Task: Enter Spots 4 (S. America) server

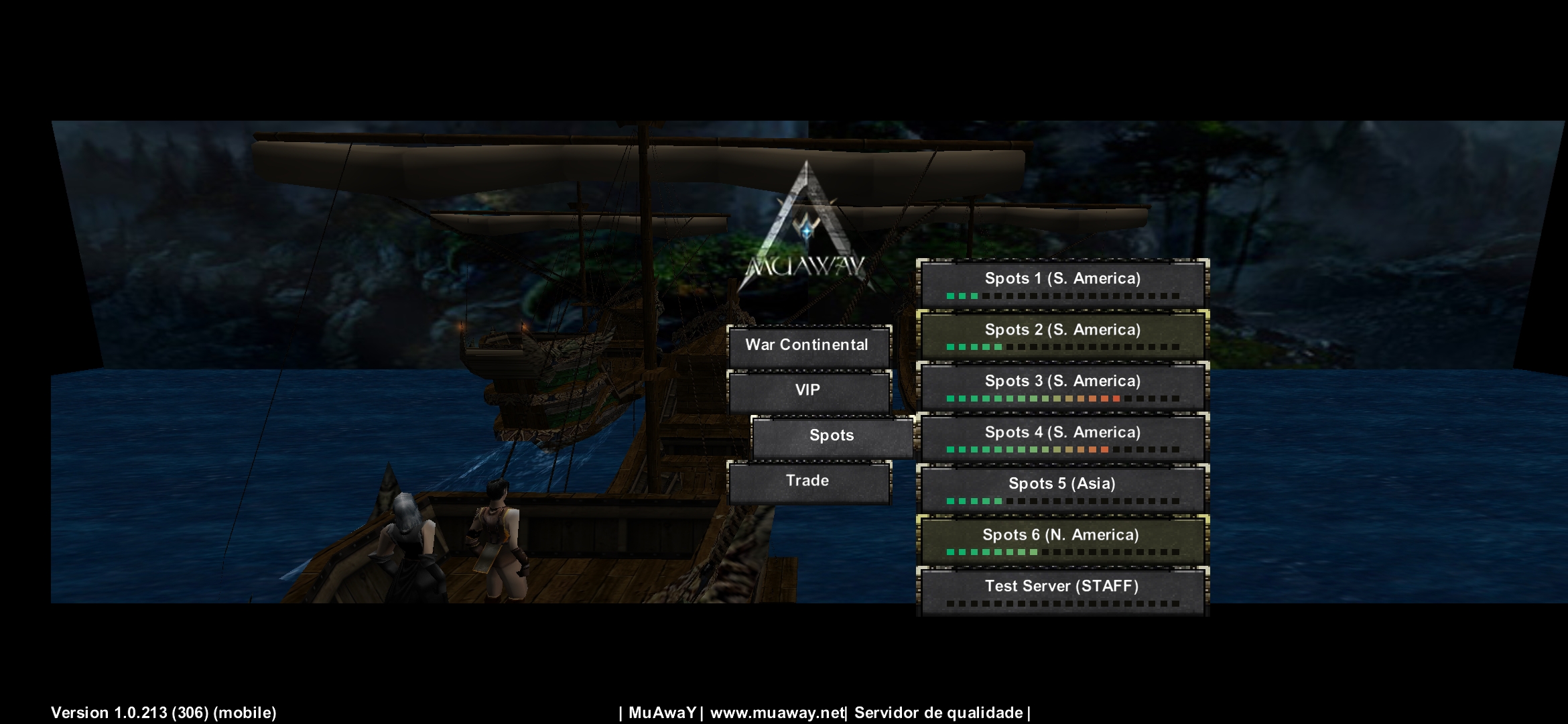Action: coord(1062,438)
